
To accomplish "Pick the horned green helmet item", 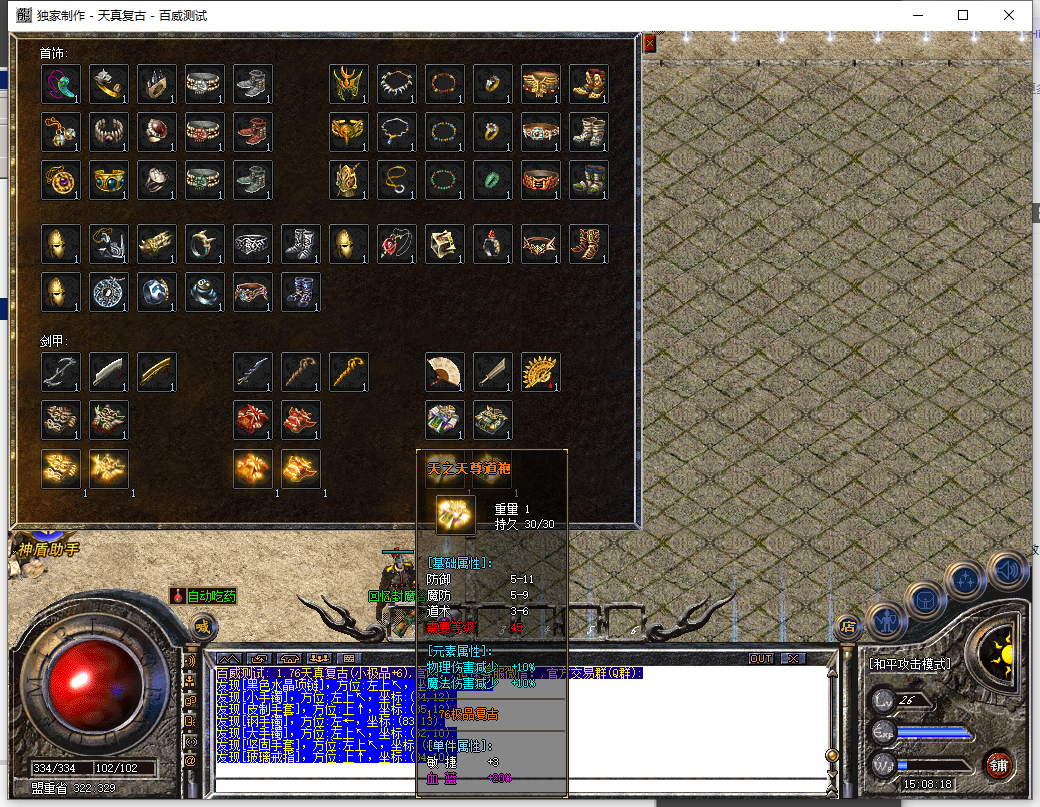I will pyautogui.click(x=349, y=84).
